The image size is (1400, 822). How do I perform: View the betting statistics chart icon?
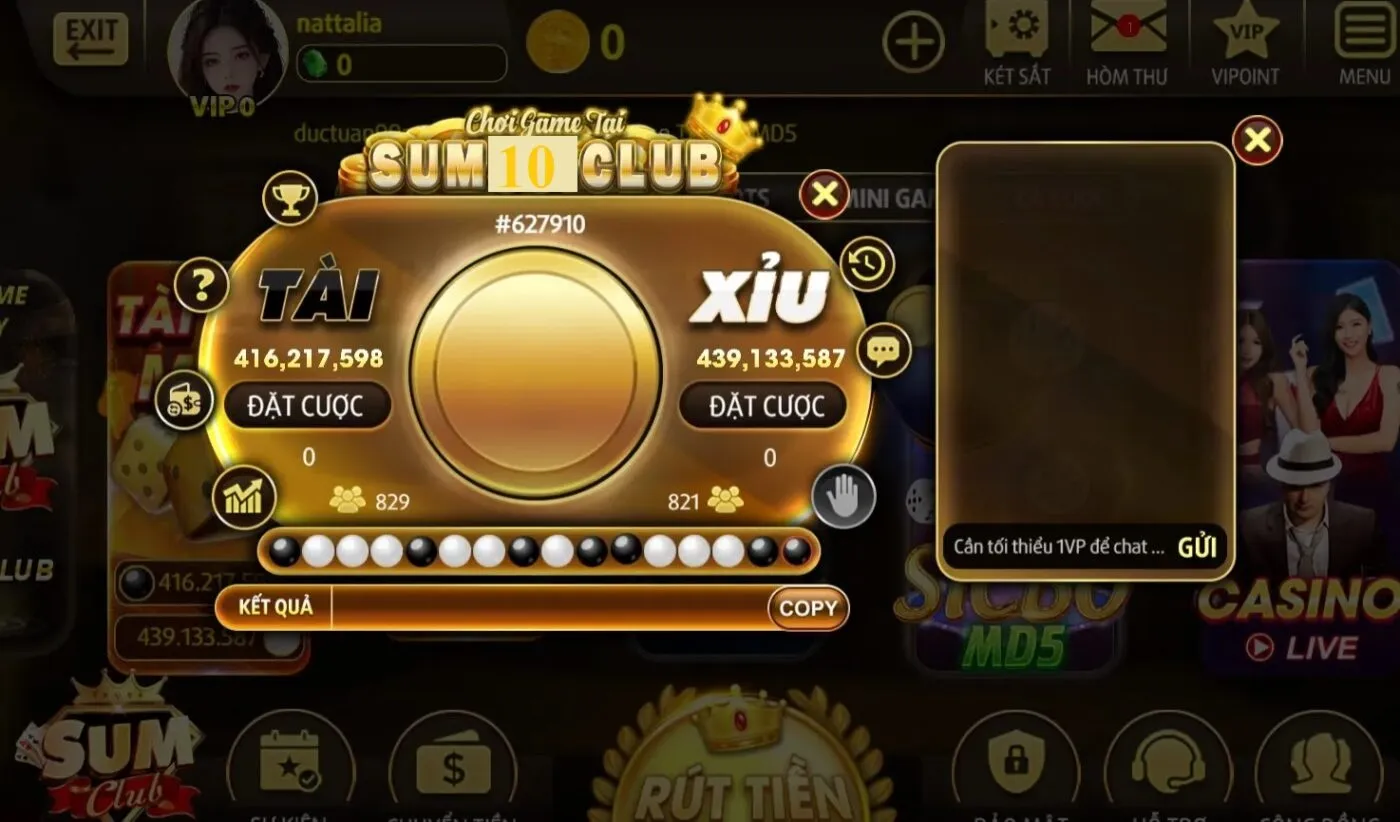point(243,497)
